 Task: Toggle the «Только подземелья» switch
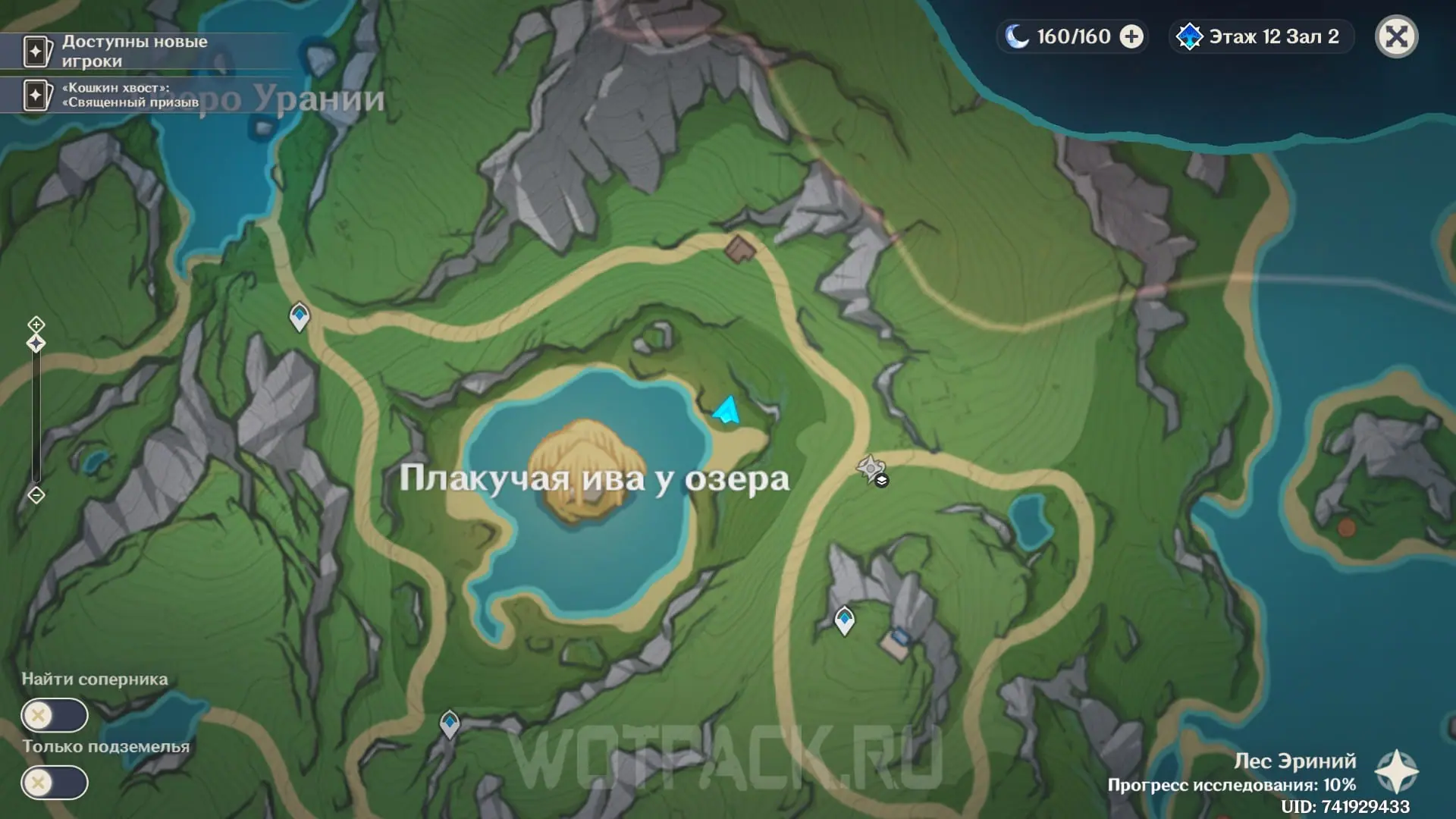(55, 783)
